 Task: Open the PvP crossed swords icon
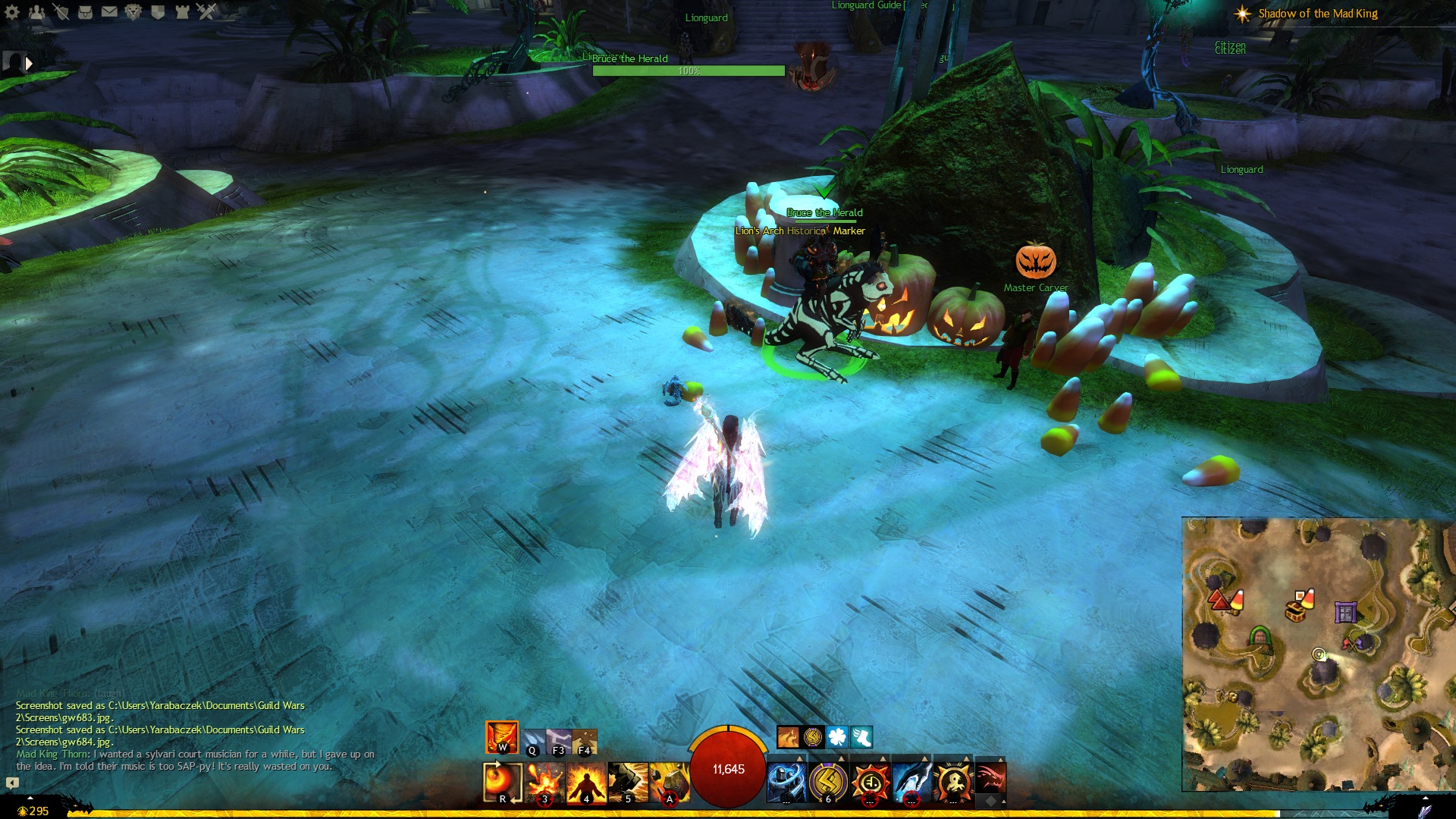pos(206,11)
